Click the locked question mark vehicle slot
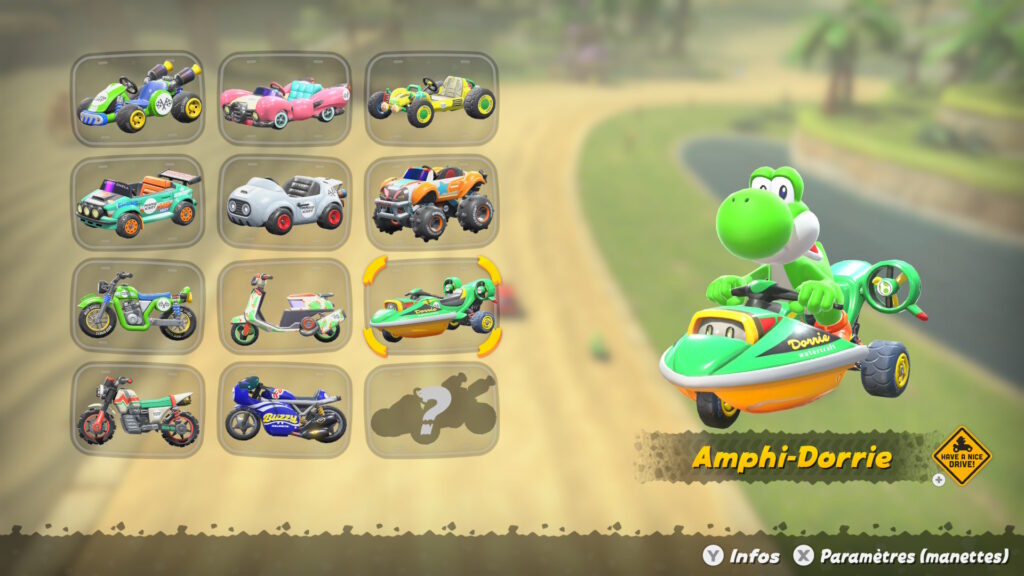This screenshot has width=1024, height=576. click(431, 410)
